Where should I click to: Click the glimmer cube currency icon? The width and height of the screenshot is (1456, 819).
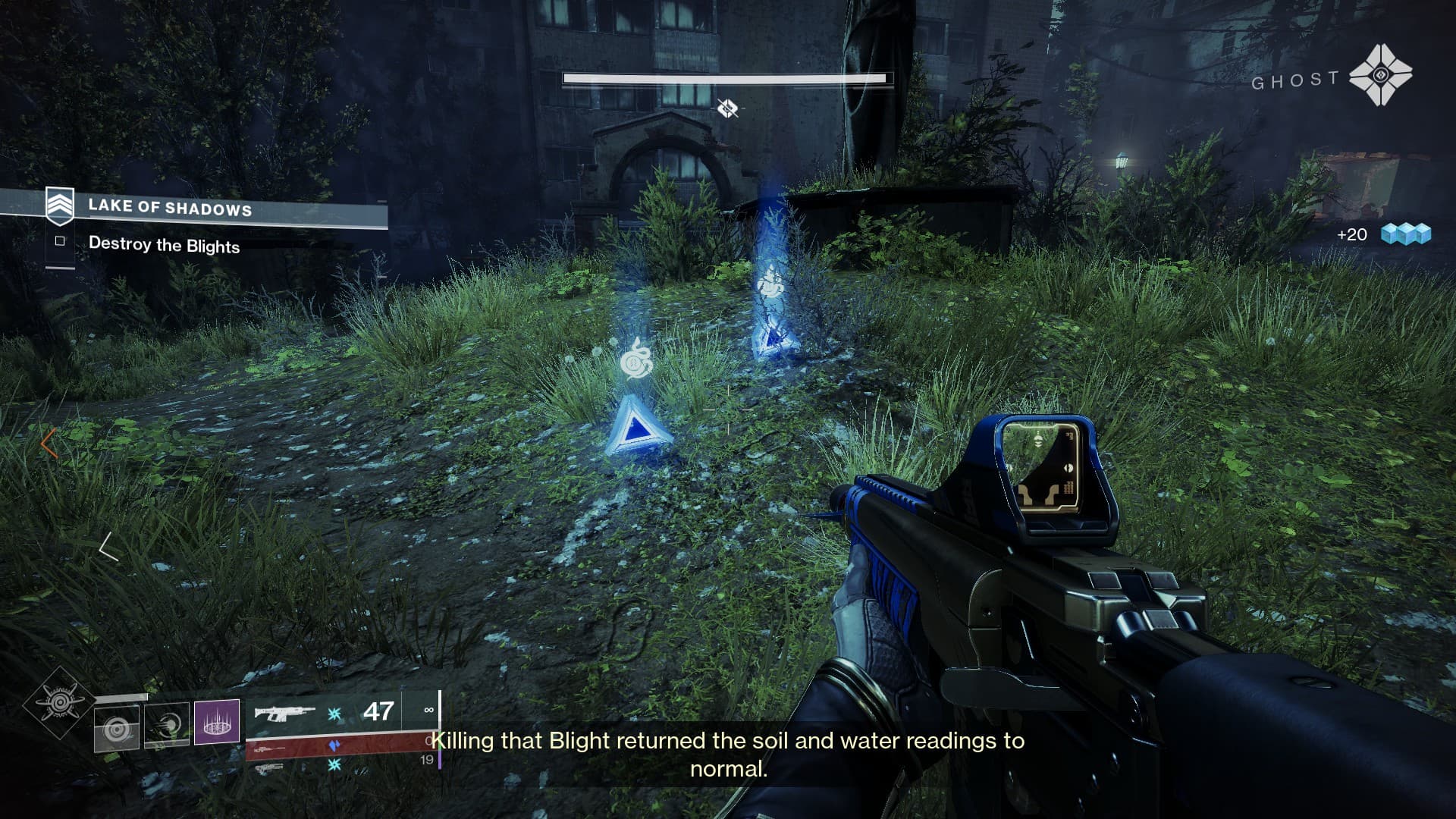point(1405,234)
